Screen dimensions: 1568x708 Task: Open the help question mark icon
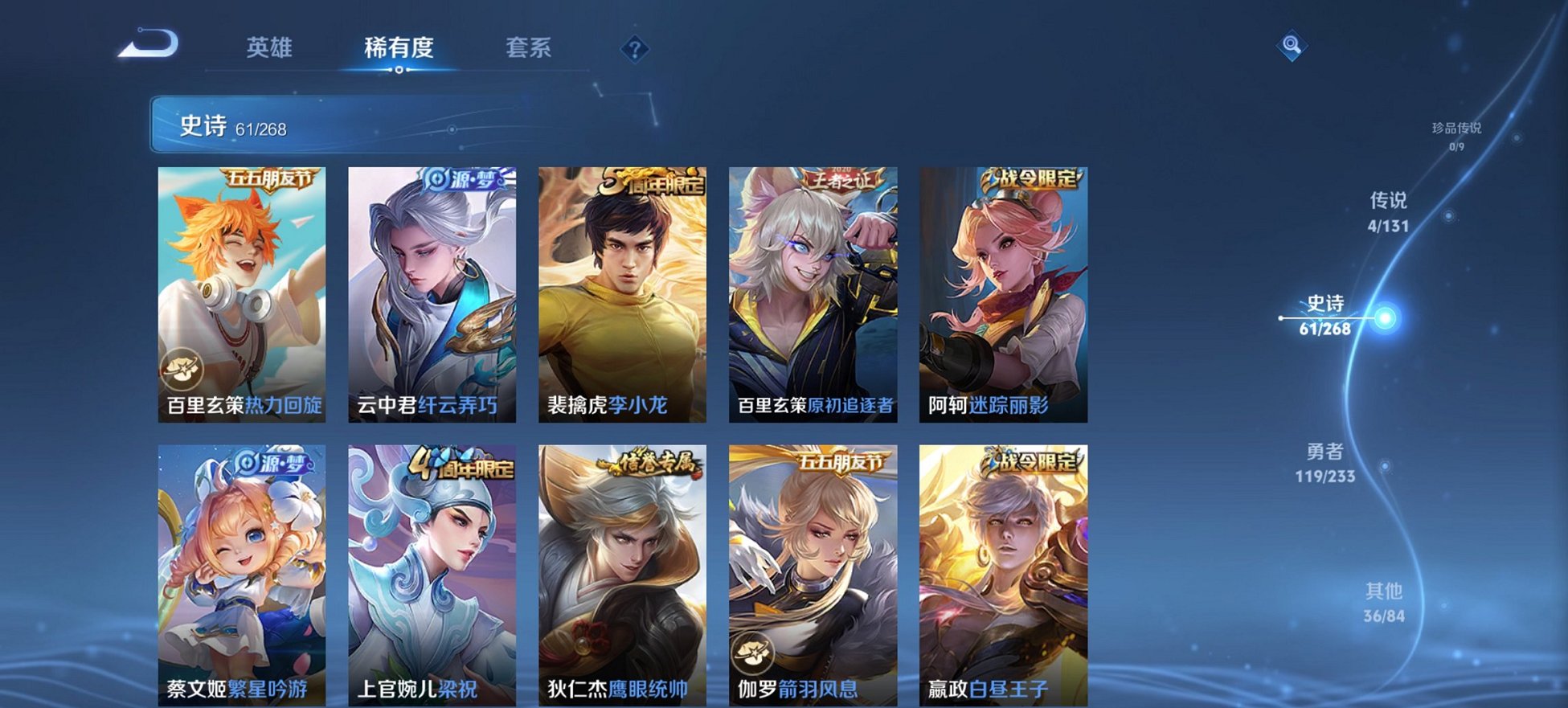635,50
